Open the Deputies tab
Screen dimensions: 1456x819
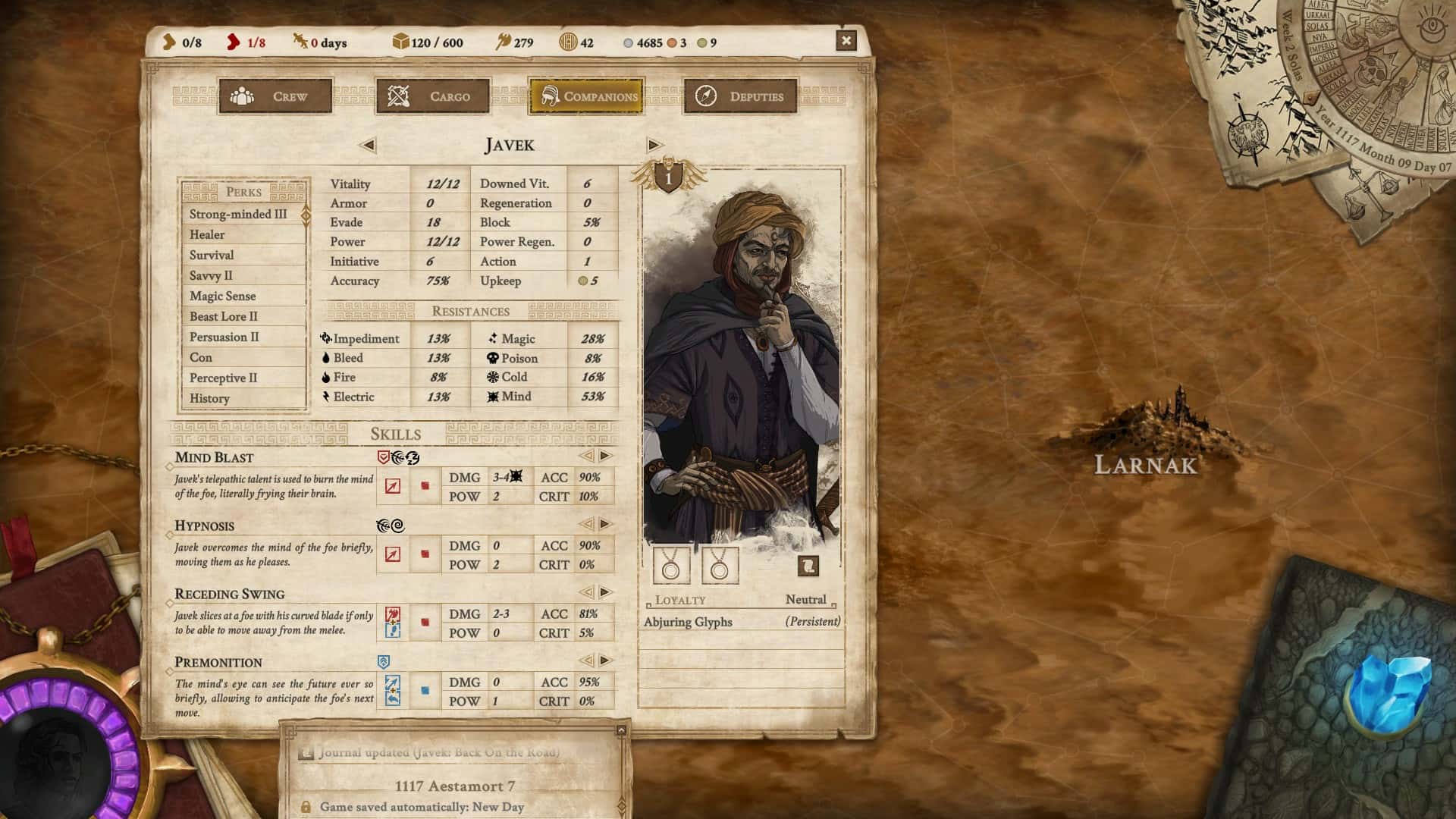(739, 96)
